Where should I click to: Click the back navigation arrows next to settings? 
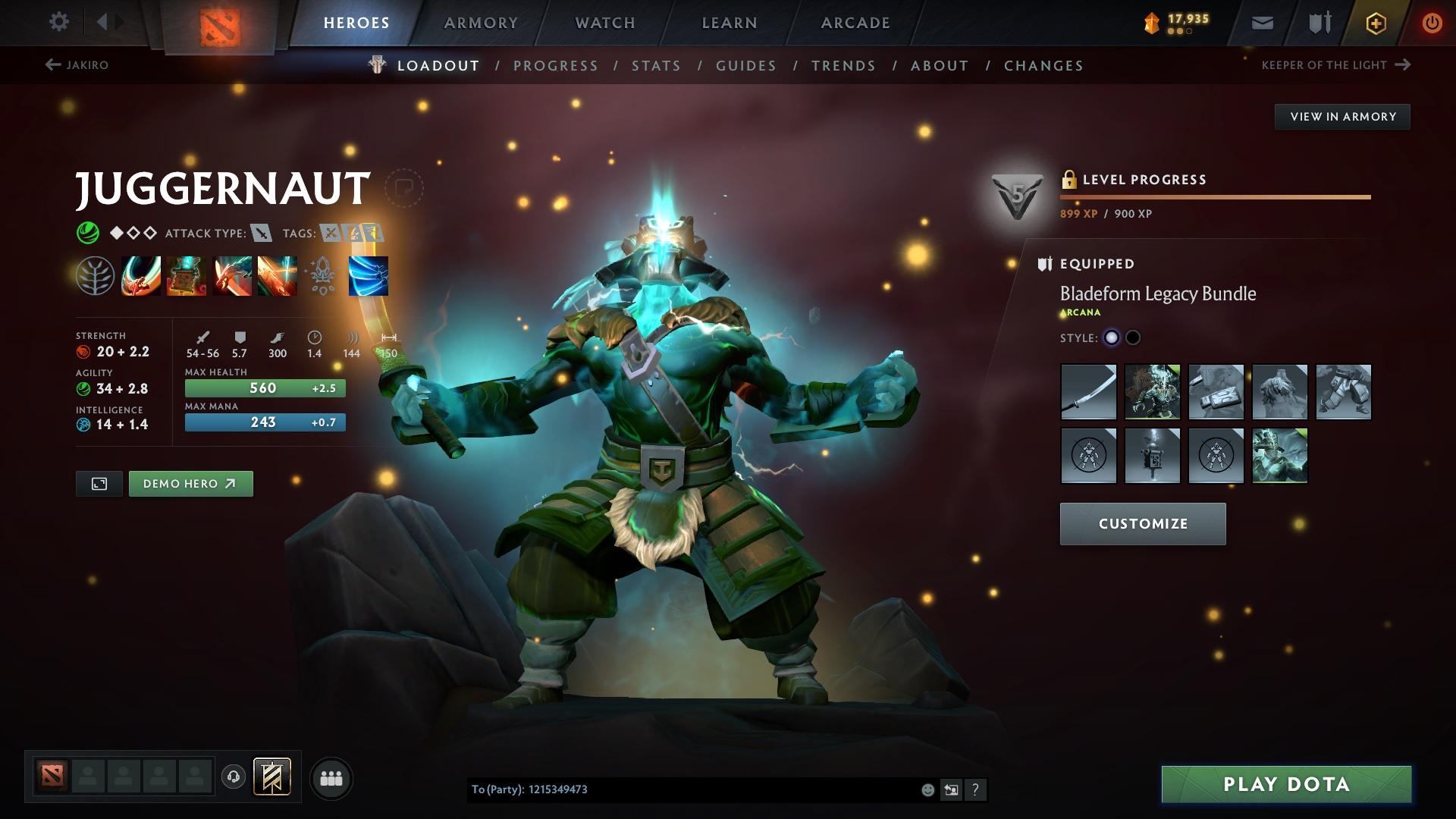(x=108, y=21)
